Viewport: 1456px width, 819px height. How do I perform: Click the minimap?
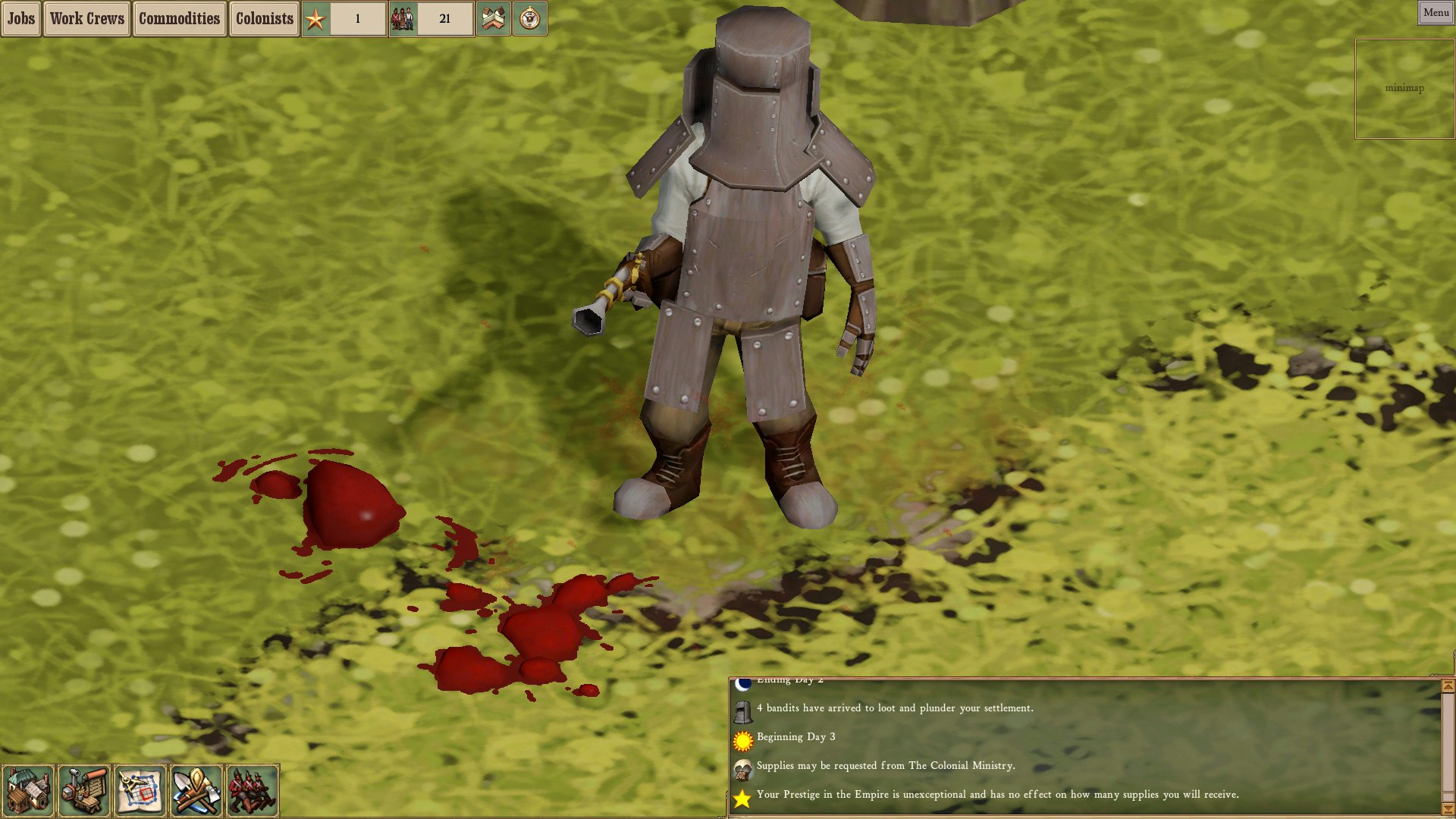(1404, 88)
